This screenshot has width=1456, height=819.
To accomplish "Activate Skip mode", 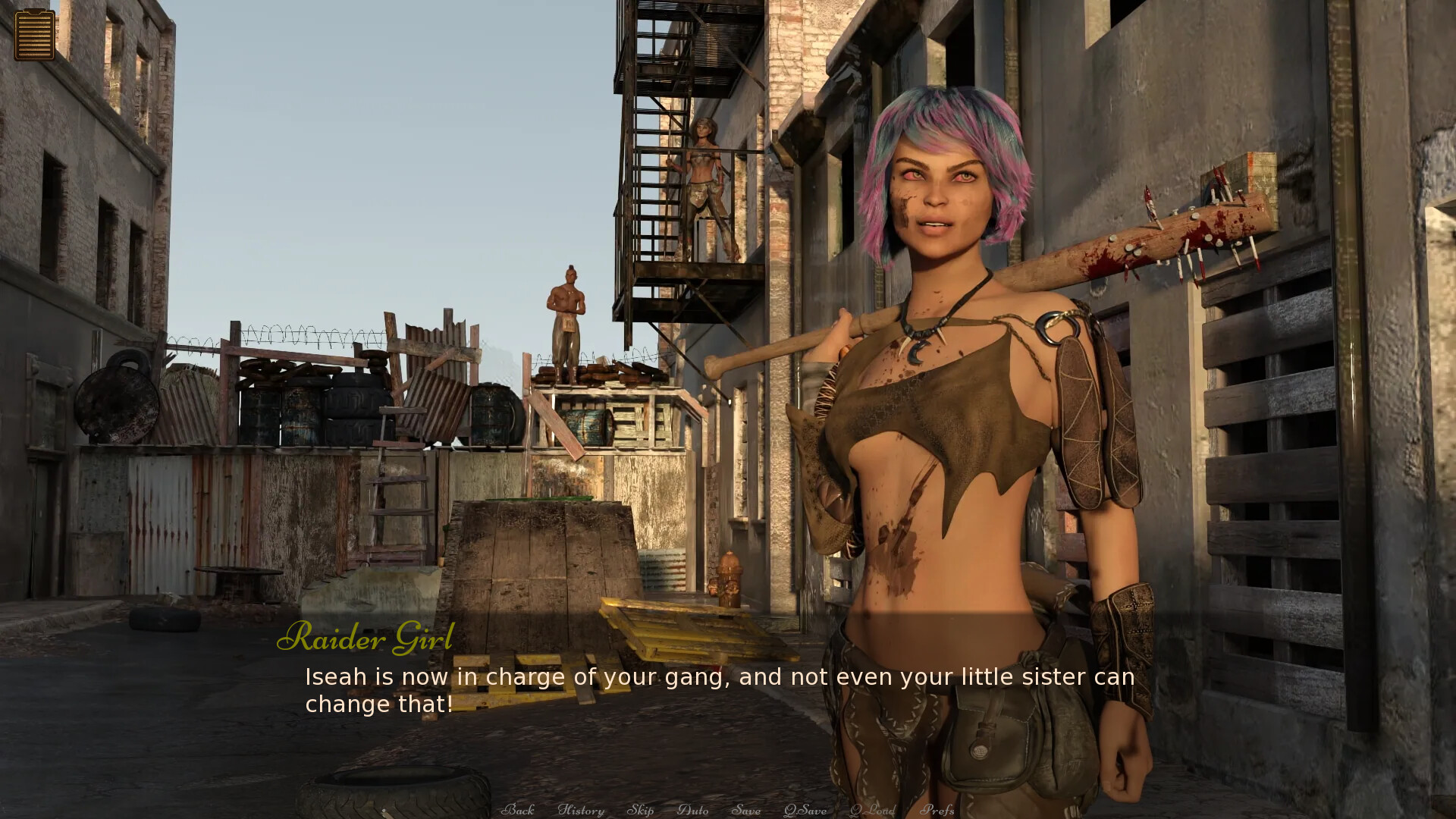I will [640, 810].
